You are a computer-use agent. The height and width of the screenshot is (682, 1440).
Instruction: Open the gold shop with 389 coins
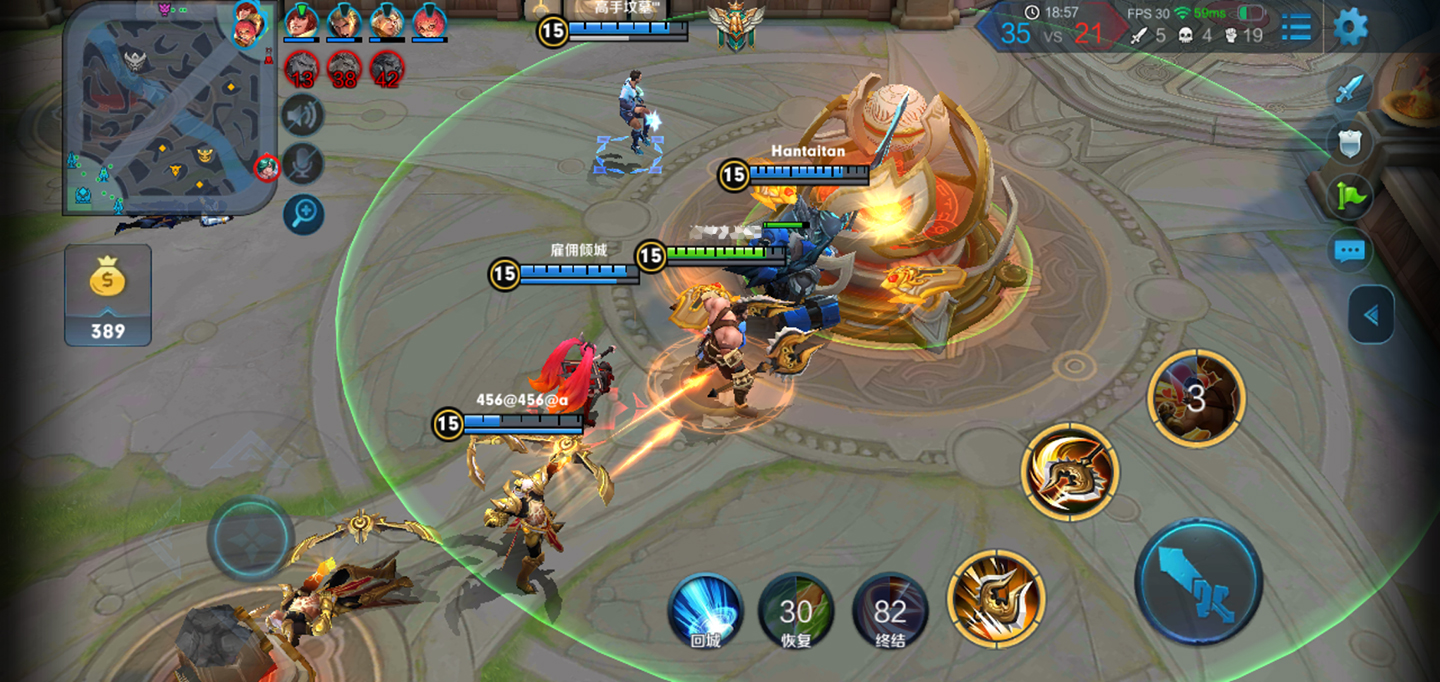(108, 295)
